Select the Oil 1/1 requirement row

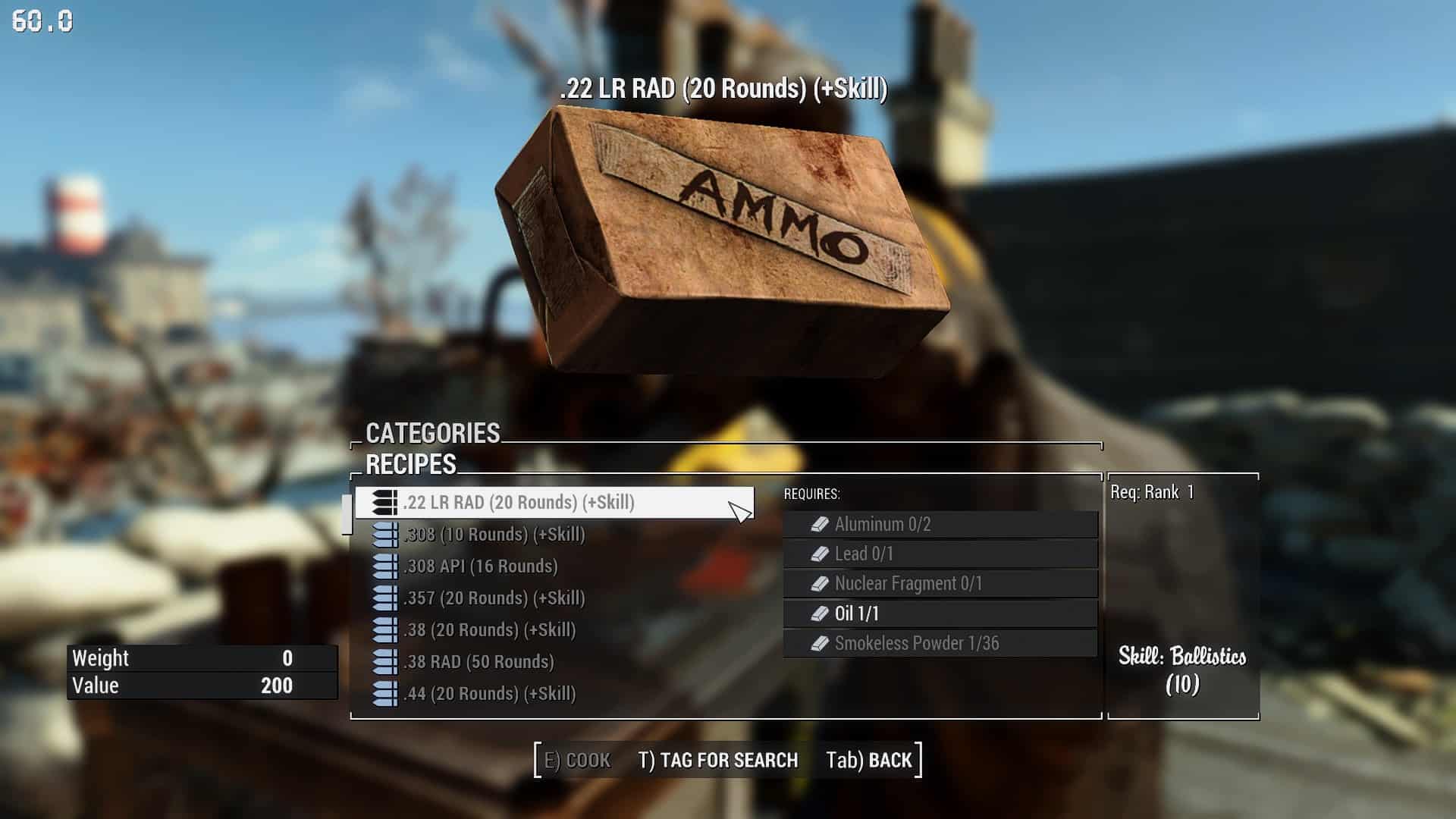[x=940, y=613]
